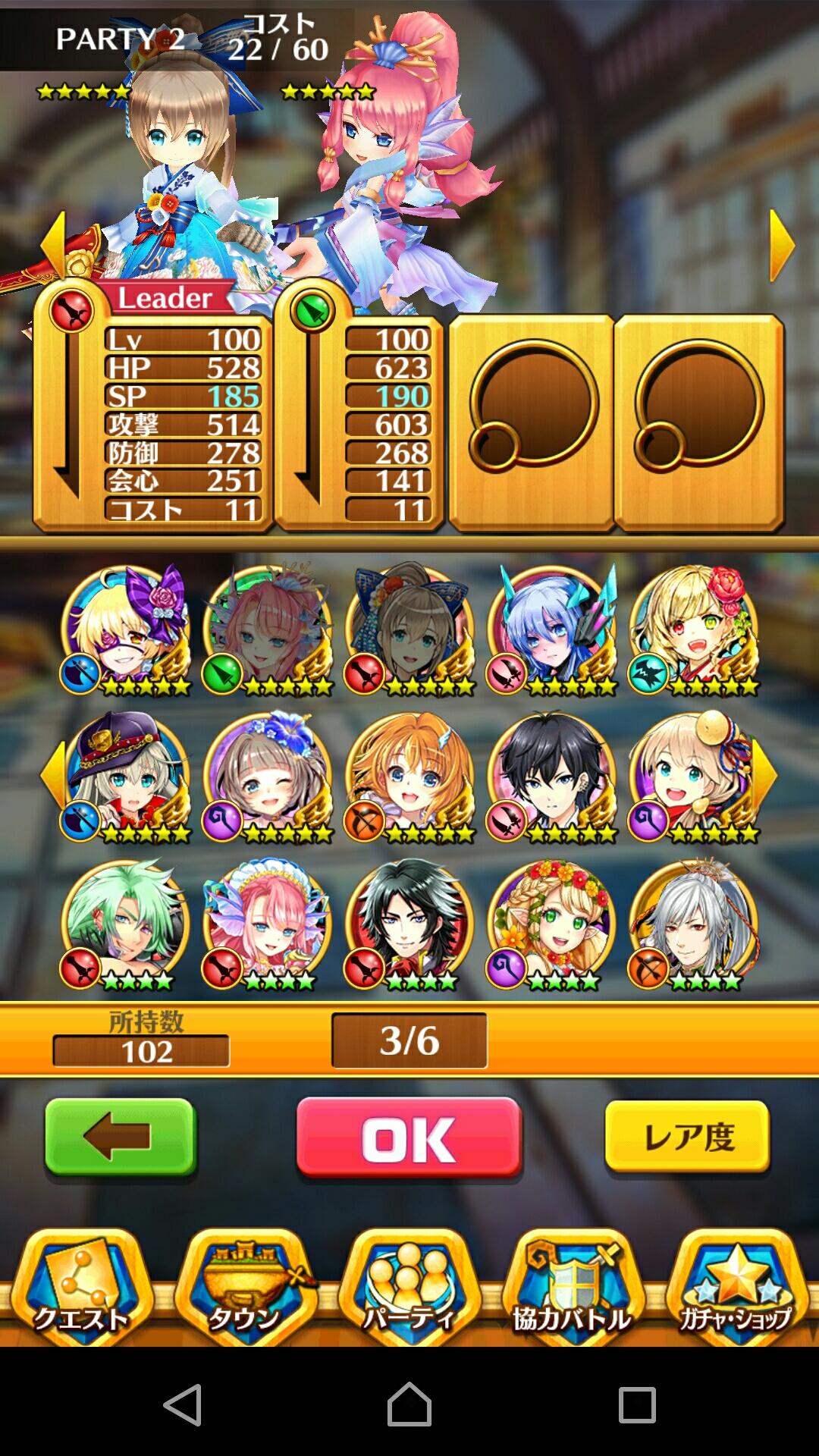Switch to the next party with the top right arrow
Screen dimensions: 819x1456
point(781,245)
